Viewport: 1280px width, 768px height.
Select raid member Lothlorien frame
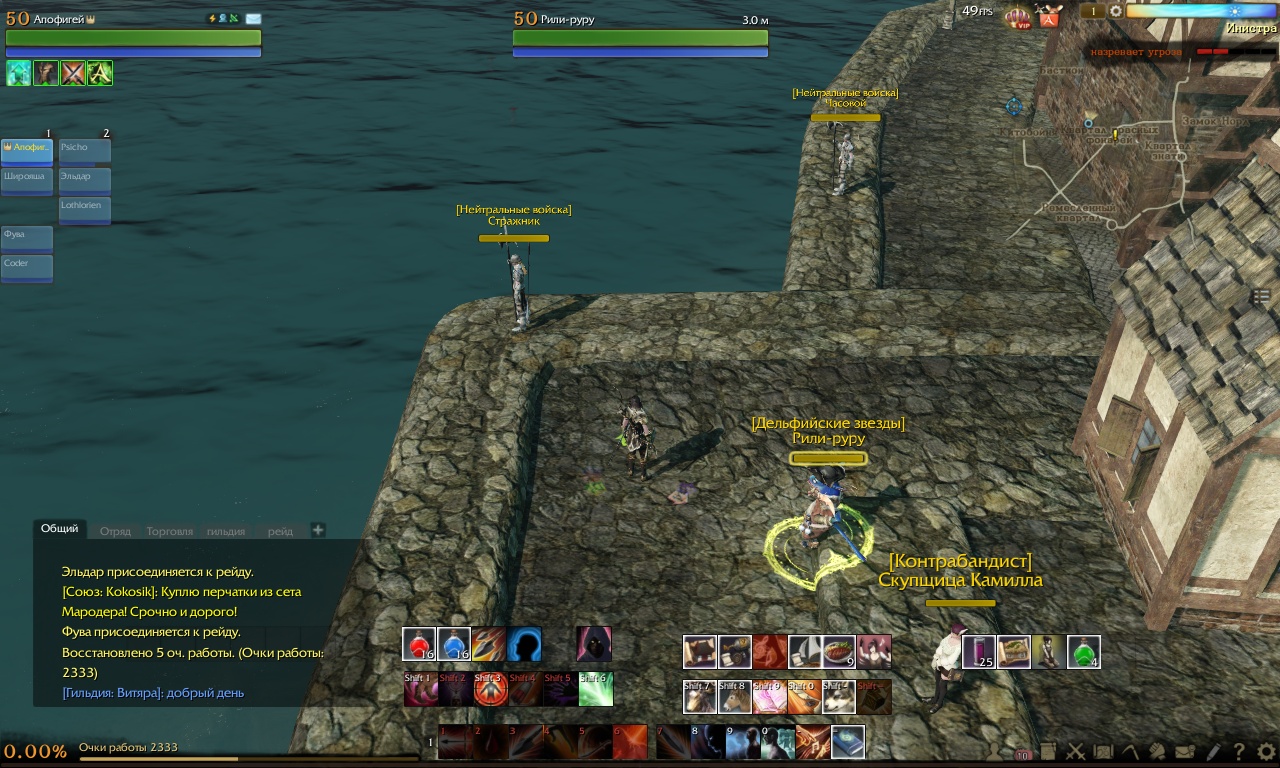tap(85, 208)
